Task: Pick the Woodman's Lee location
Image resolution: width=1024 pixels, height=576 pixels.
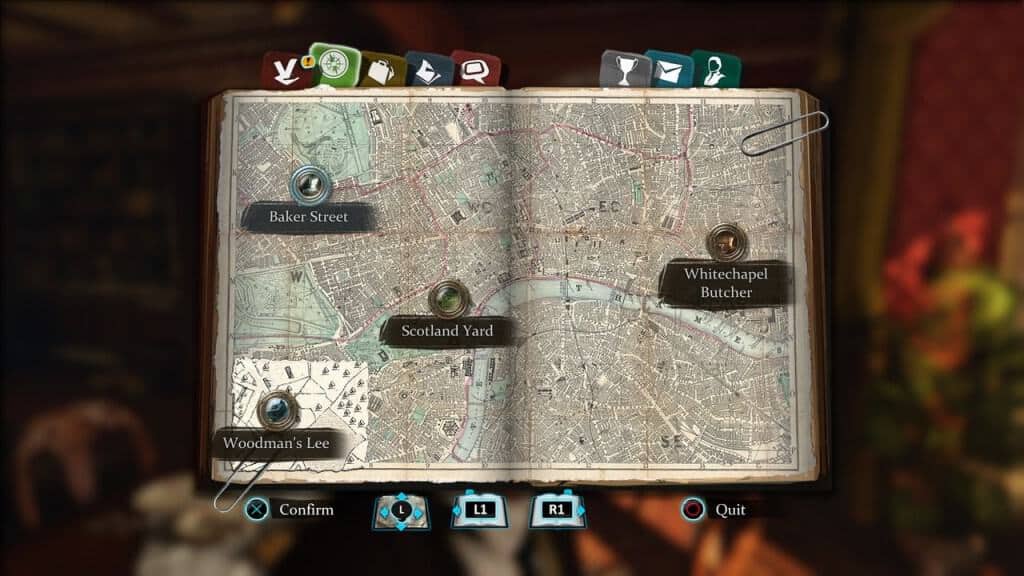Action: (275, 408)
